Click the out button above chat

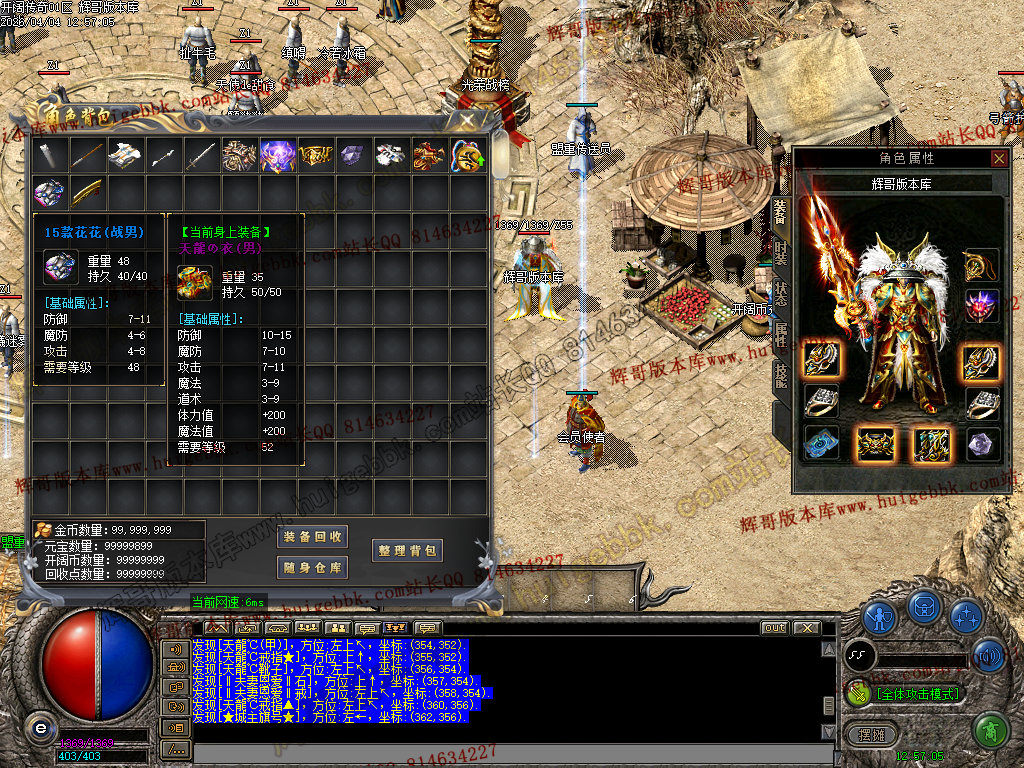pos(773,628)
